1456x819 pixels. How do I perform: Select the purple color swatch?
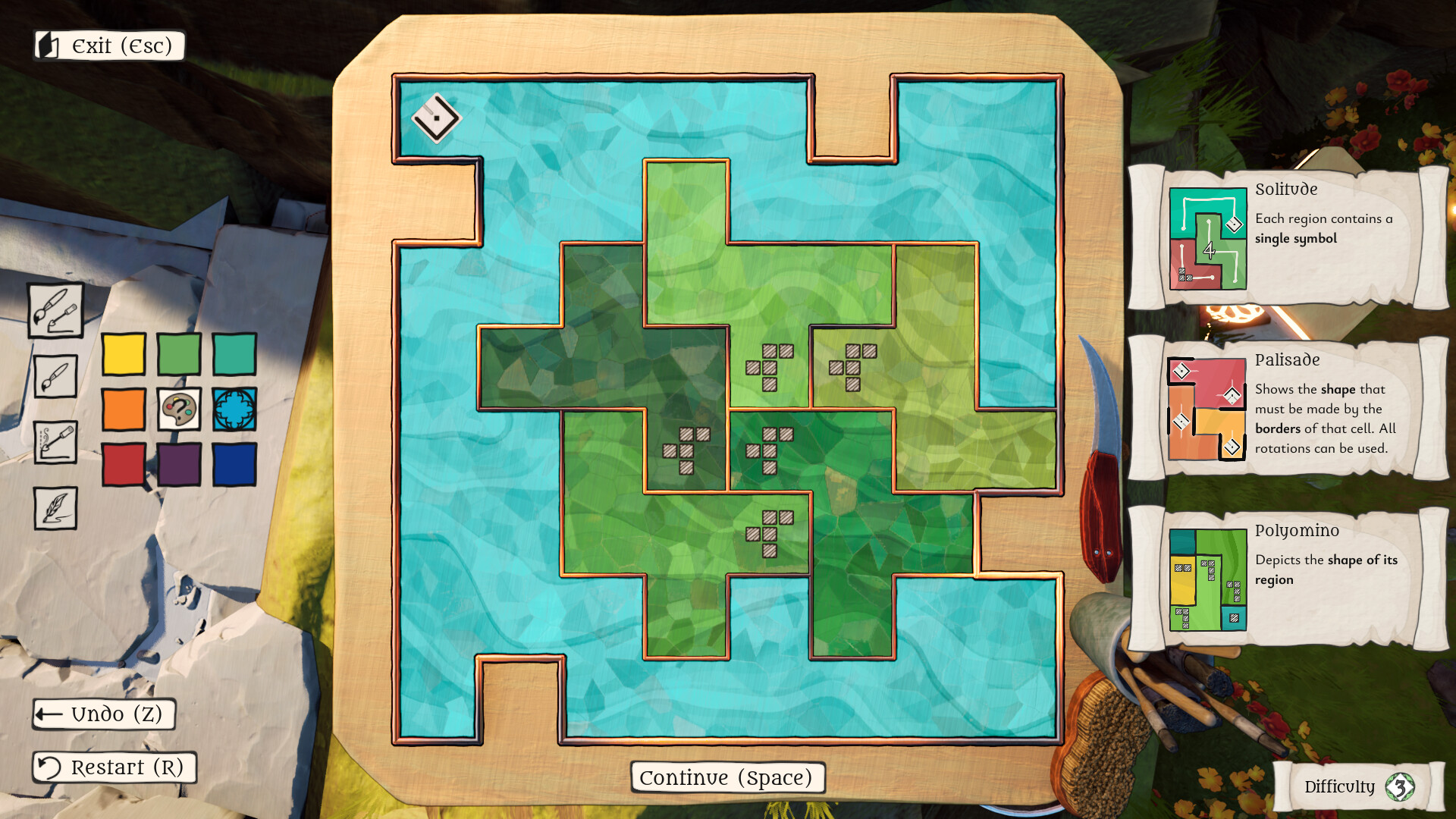(x=179, y=463)
